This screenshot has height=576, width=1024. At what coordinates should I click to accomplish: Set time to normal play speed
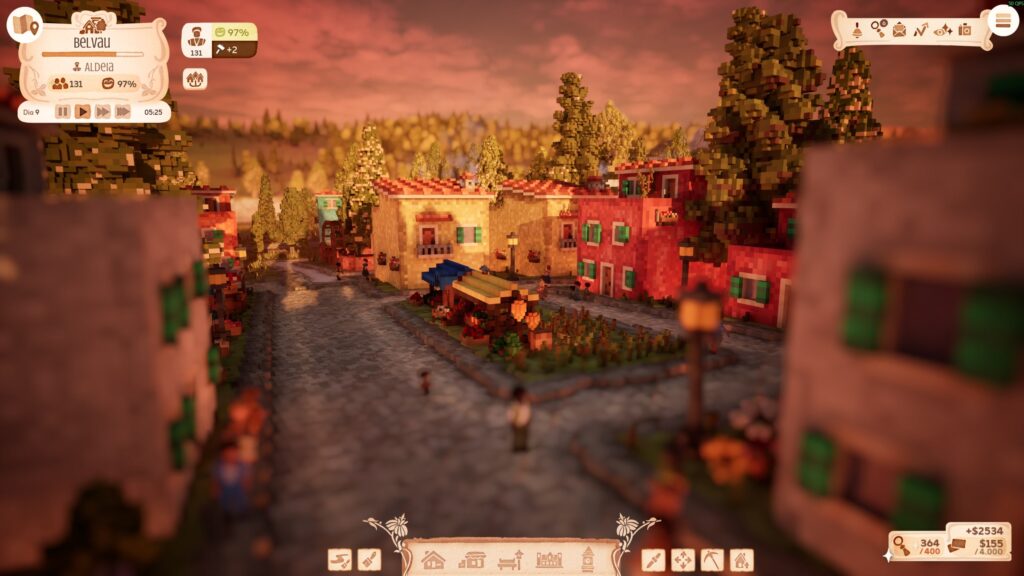tap(83, 112)
